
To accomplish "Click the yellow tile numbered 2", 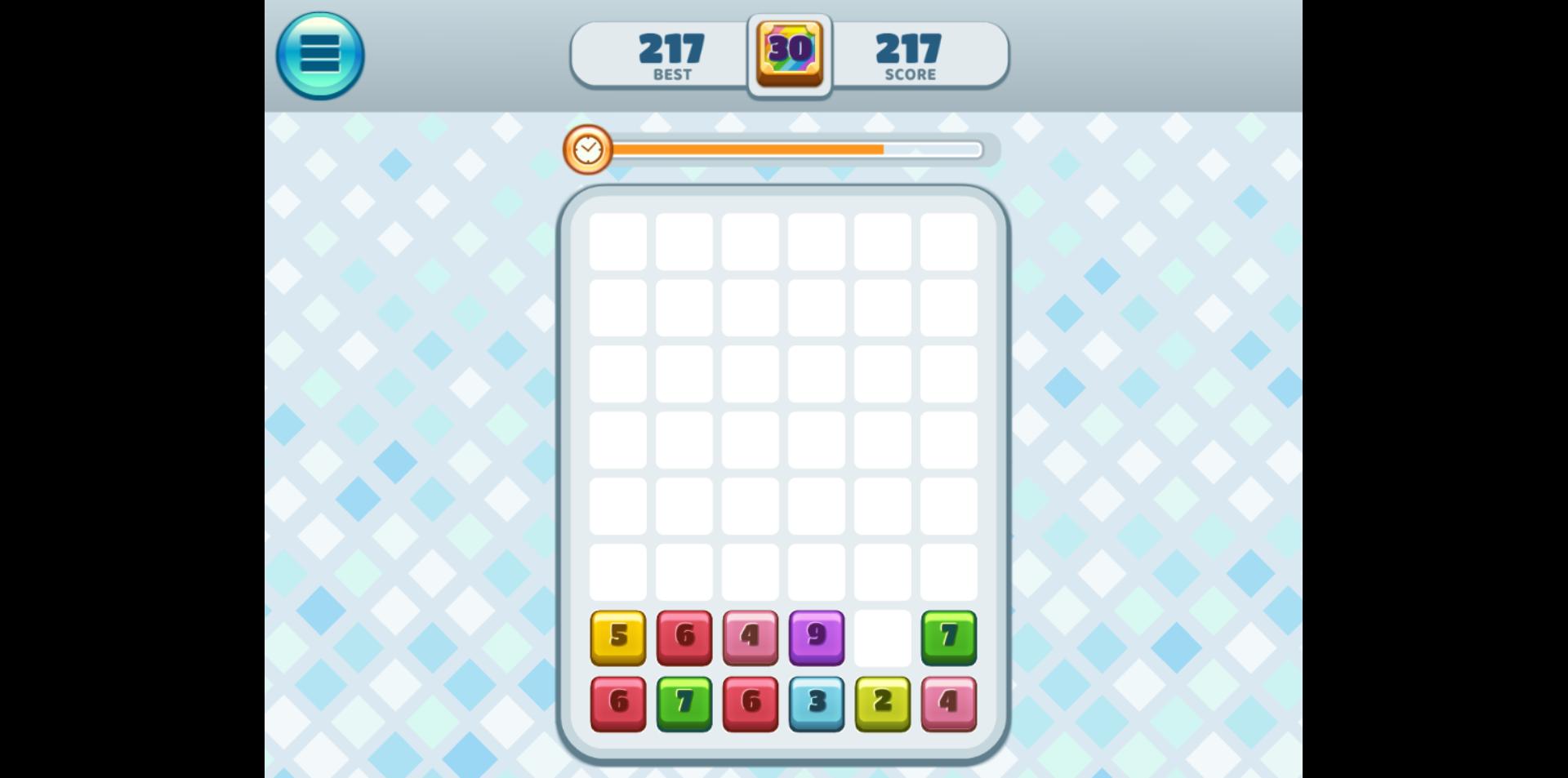I will [x=882, y=703].
